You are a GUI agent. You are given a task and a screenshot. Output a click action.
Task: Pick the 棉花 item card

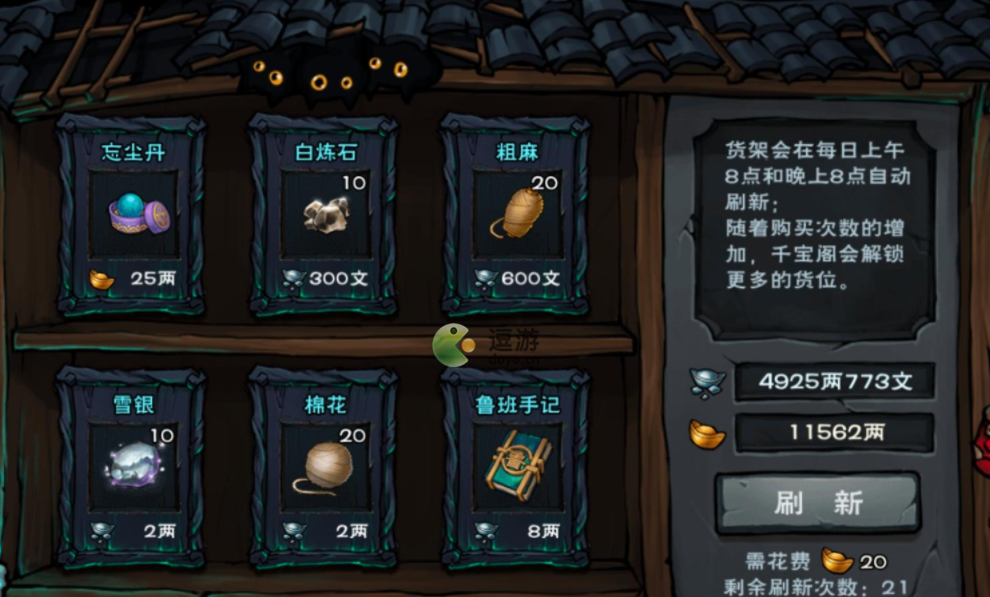[x=324, y=467]
